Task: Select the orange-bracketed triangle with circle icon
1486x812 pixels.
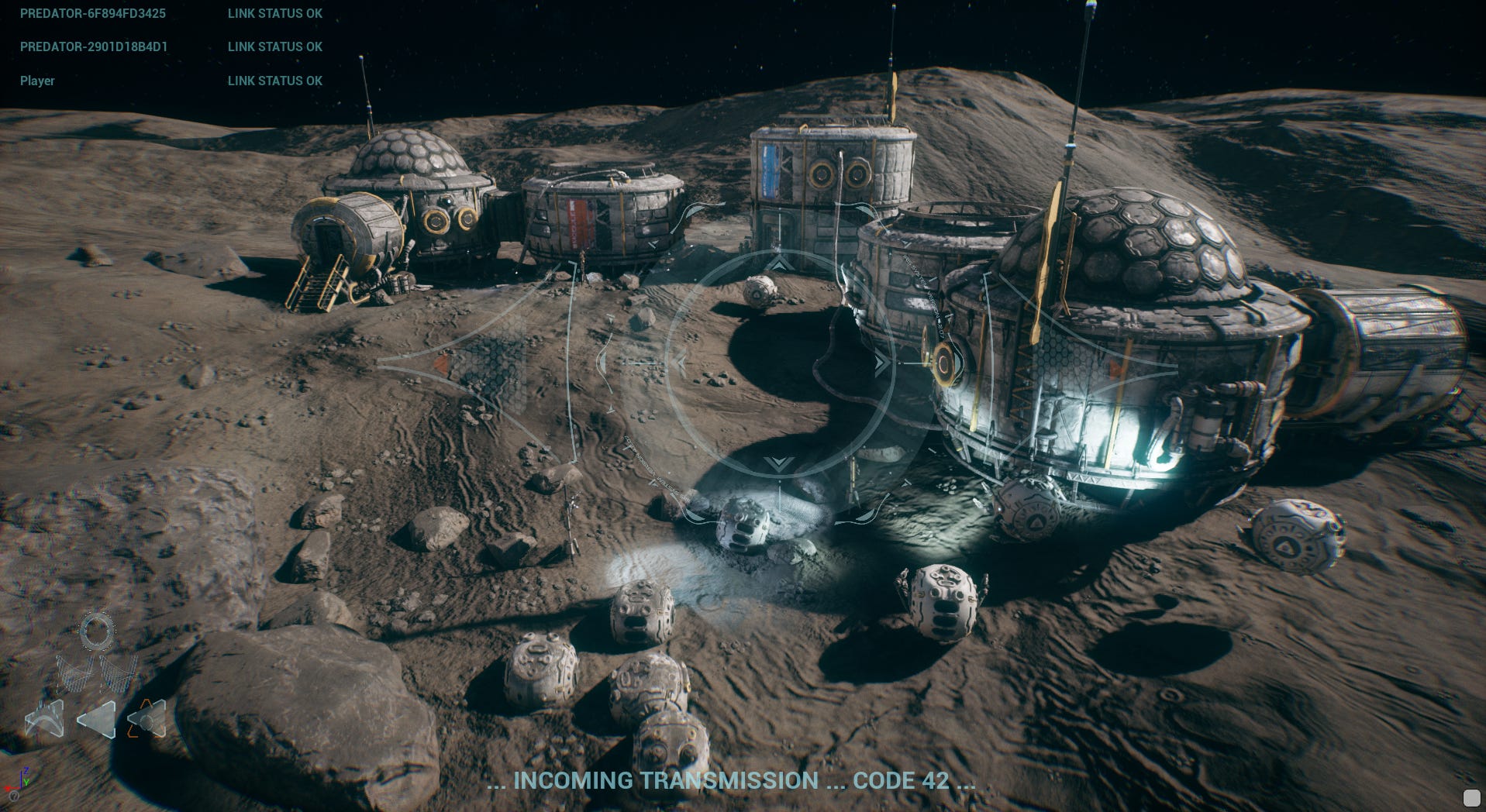Action: 147,719
